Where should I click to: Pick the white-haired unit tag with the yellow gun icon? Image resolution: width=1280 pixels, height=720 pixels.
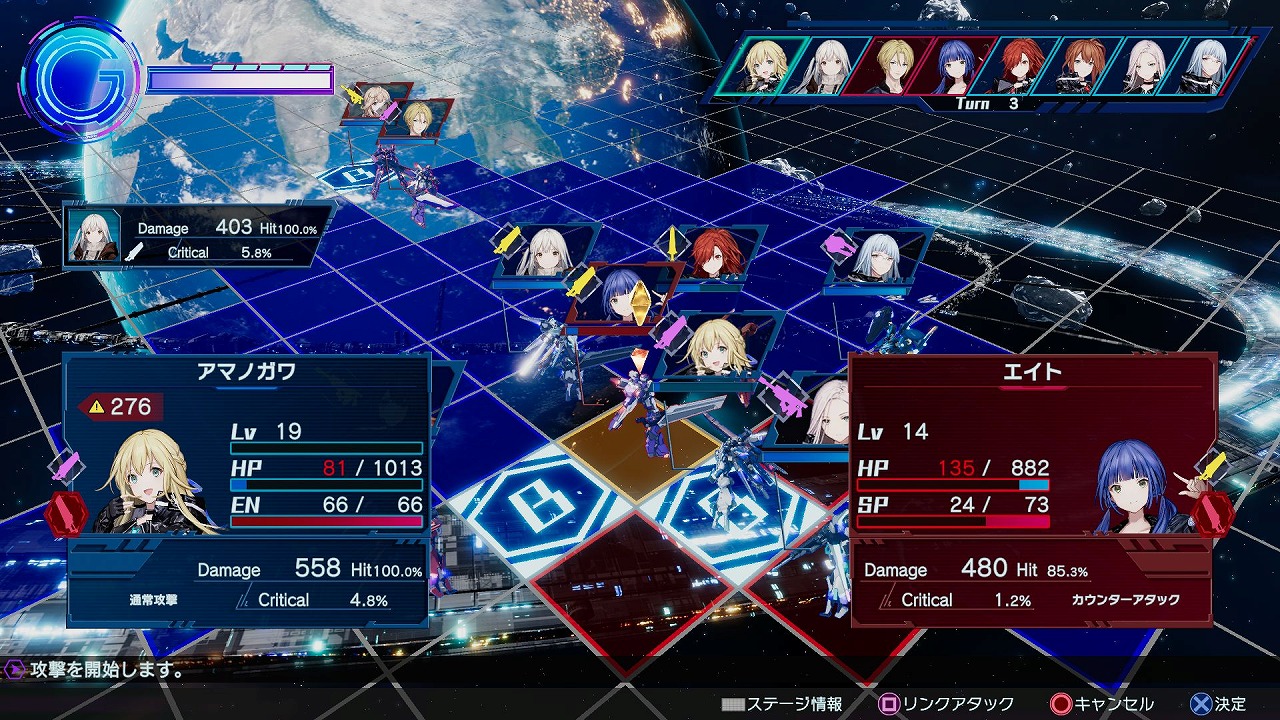click(548, 252)
